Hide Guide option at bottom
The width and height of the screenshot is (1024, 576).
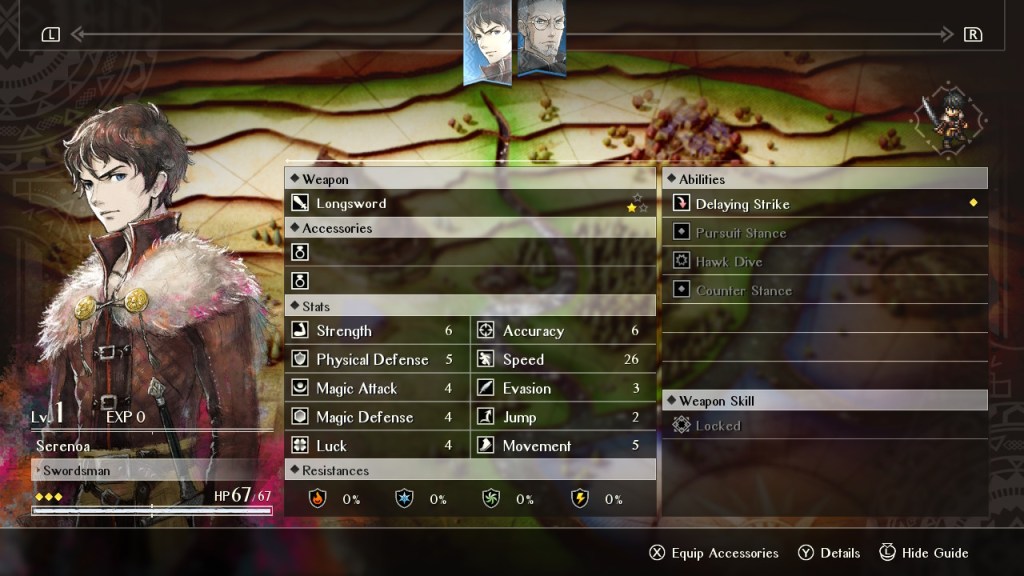[923, 553]
